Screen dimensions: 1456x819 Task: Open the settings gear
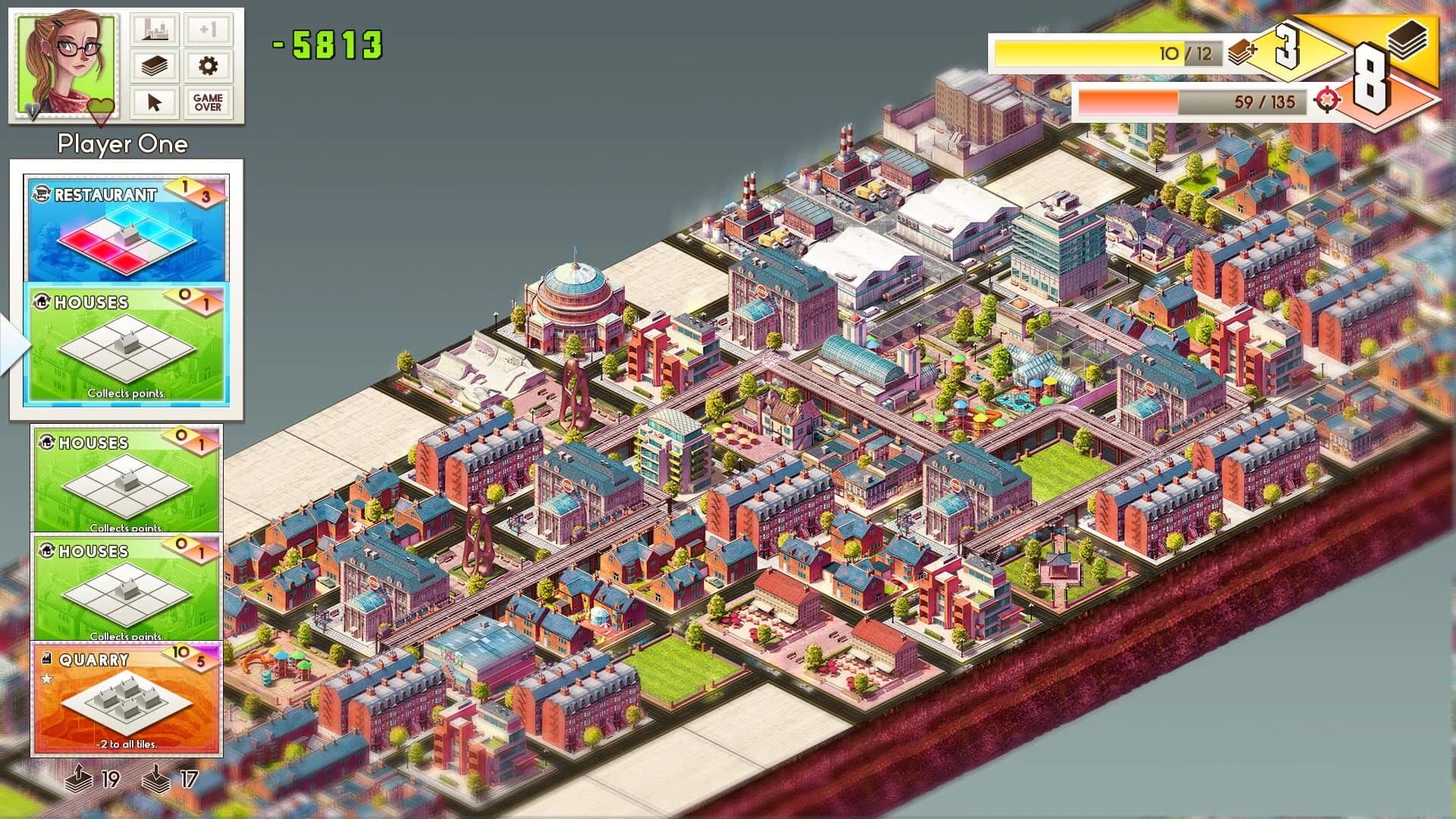tap(209, 67)
